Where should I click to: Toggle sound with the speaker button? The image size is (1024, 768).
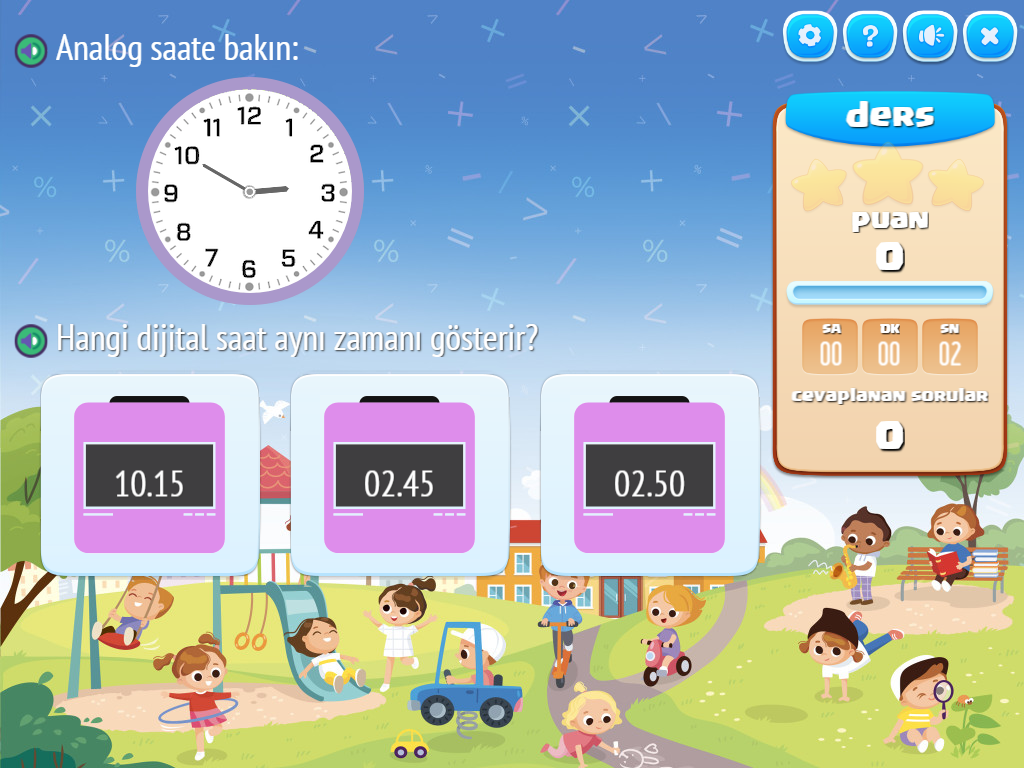930,37
